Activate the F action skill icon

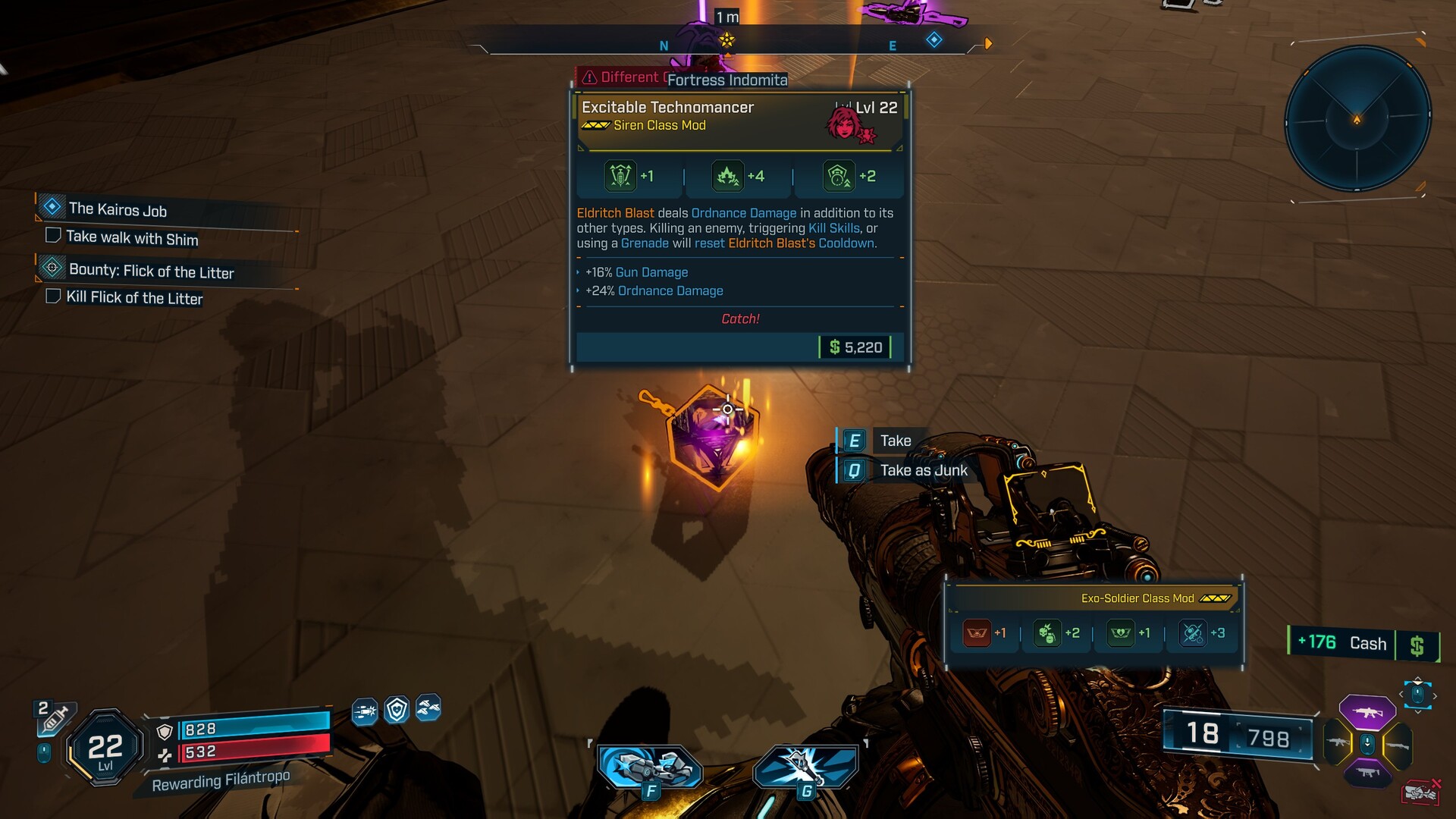pyautogui.click(x=650, y=767)
